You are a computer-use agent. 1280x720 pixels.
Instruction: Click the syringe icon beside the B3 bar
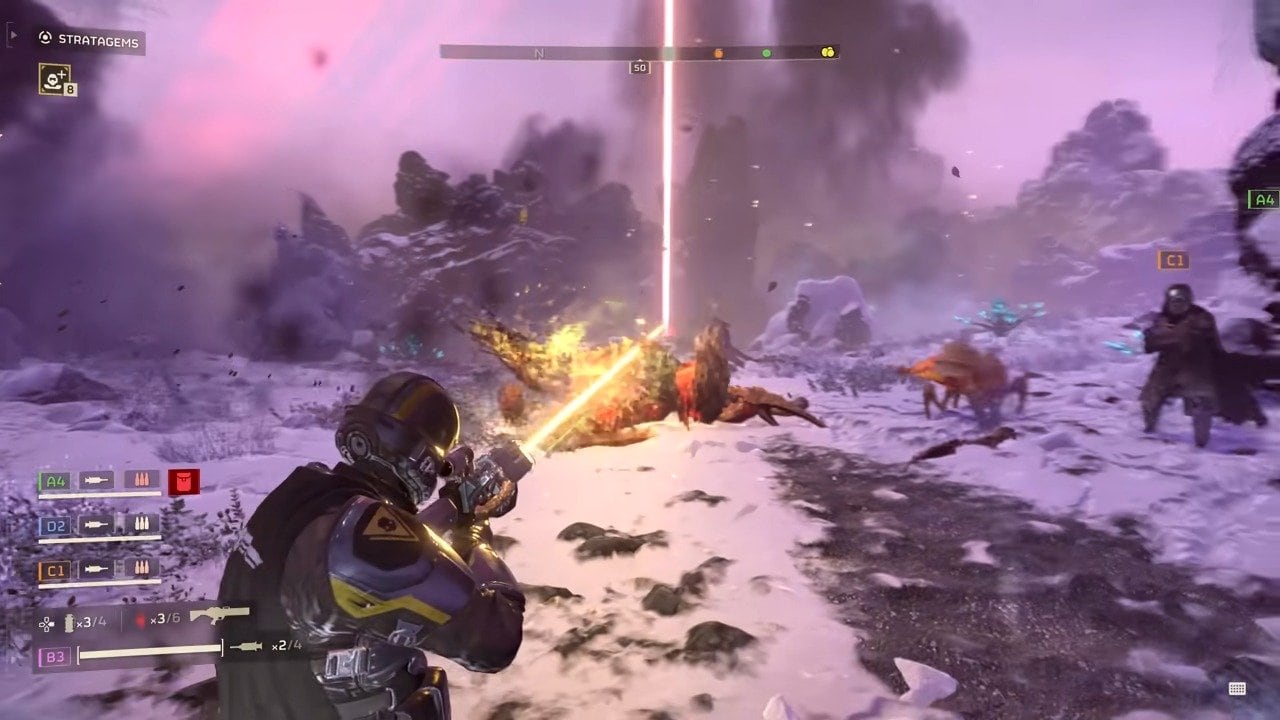pyautogui.click(x=247, y=646)
